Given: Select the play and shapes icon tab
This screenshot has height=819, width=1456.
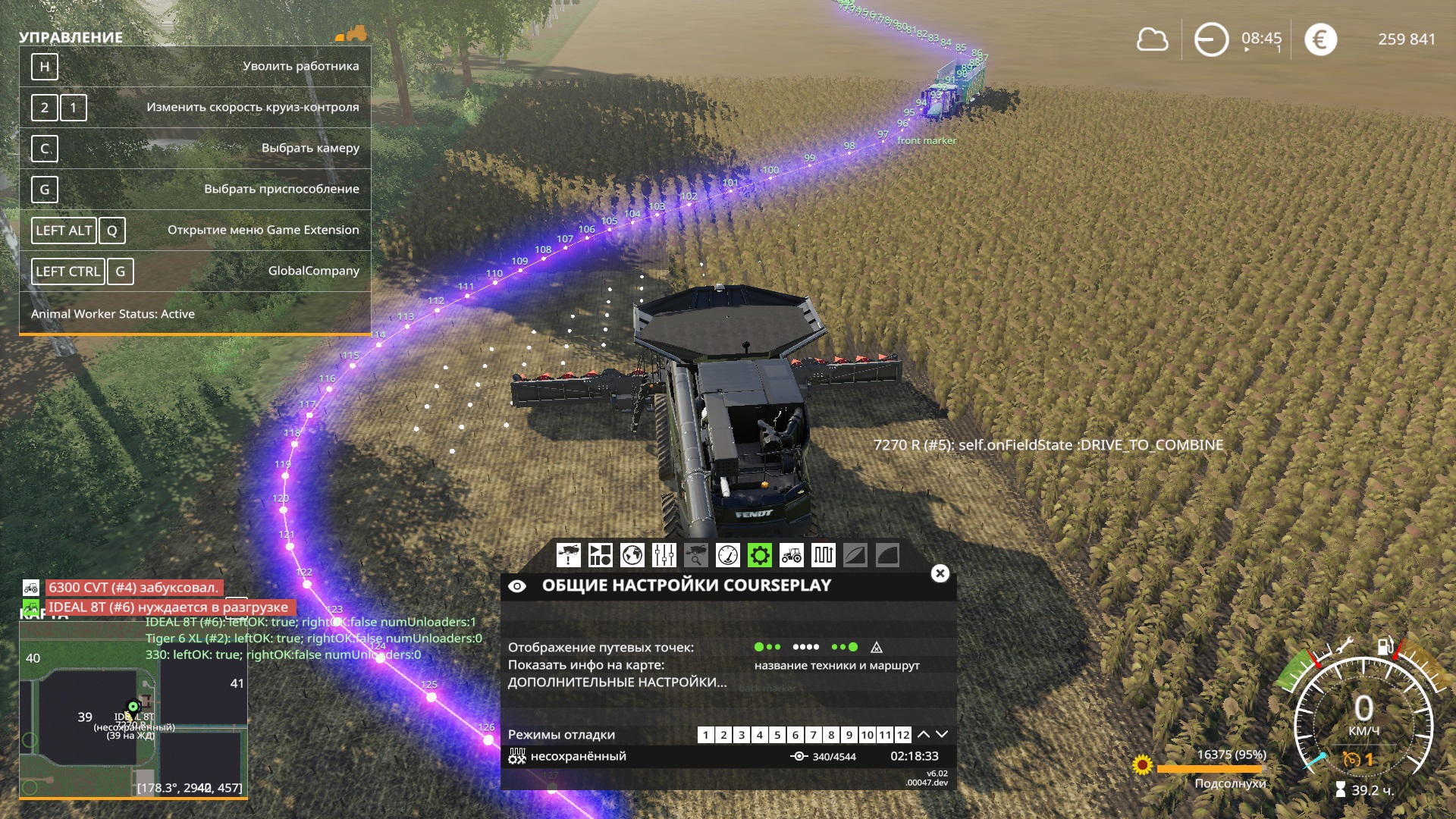Looking at the screenshot, I should pos(600,555).
